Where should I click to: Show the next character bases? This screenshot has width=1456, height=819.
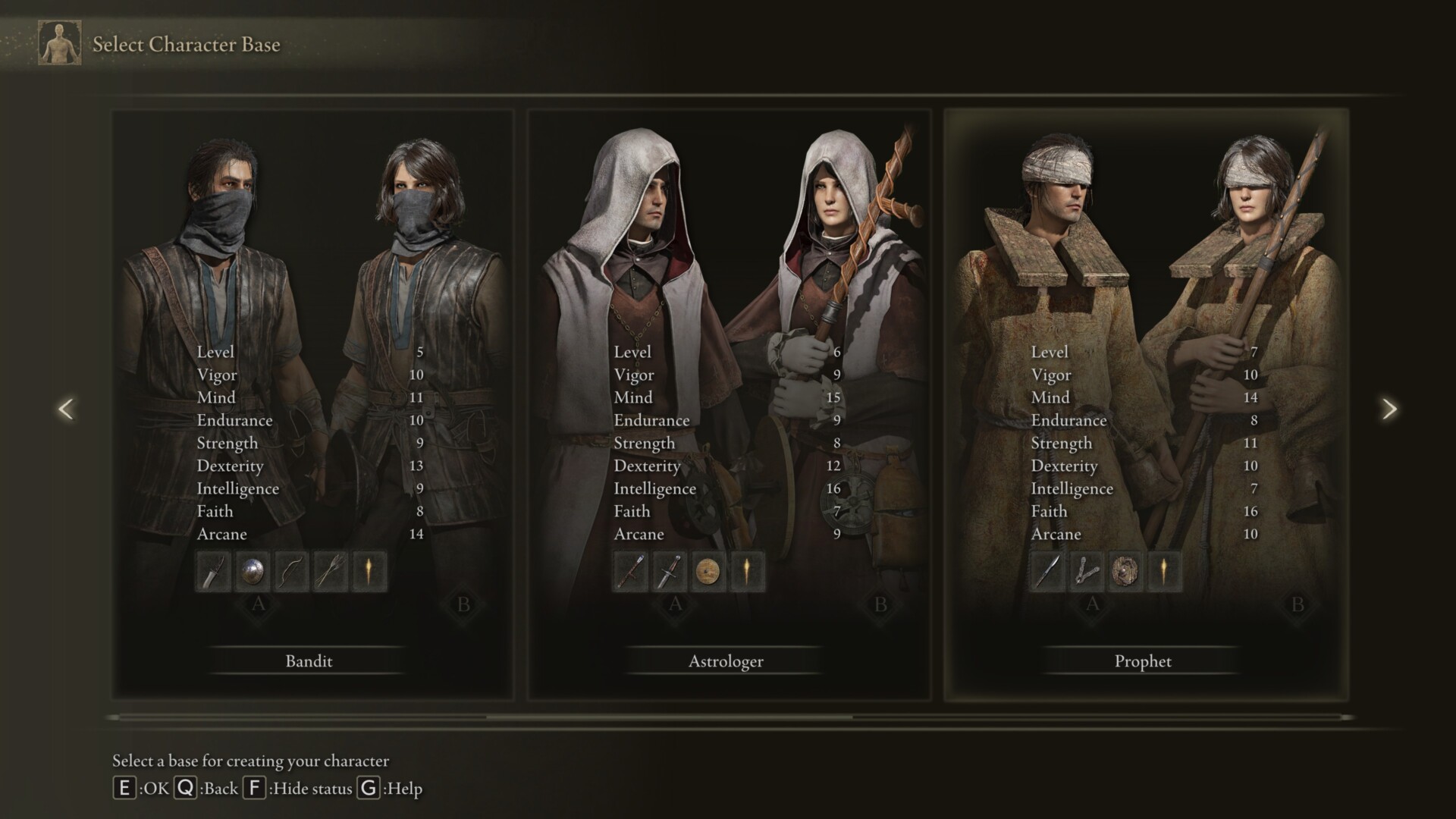tap(1389, 409)
